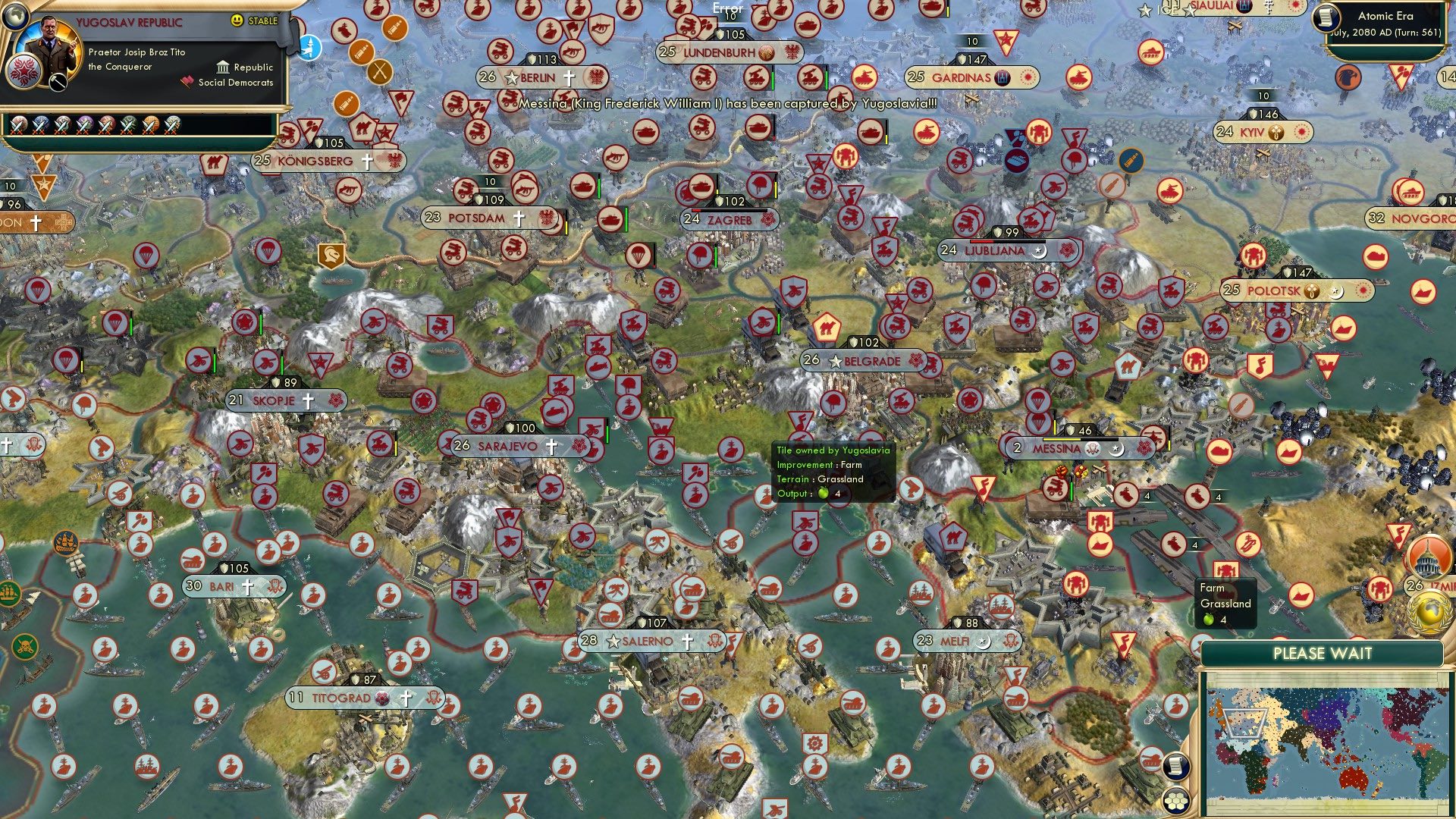Click the globe icon at the top-left corner
The image size is (1456, 819).
16,18
